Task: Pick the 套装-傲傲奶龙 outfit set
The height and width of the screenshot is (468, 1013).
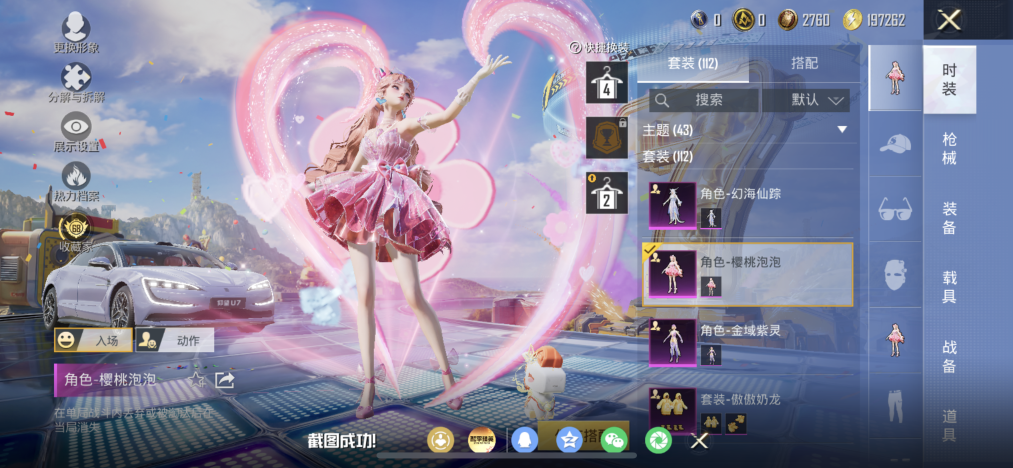Action: (x=746, y=410)
